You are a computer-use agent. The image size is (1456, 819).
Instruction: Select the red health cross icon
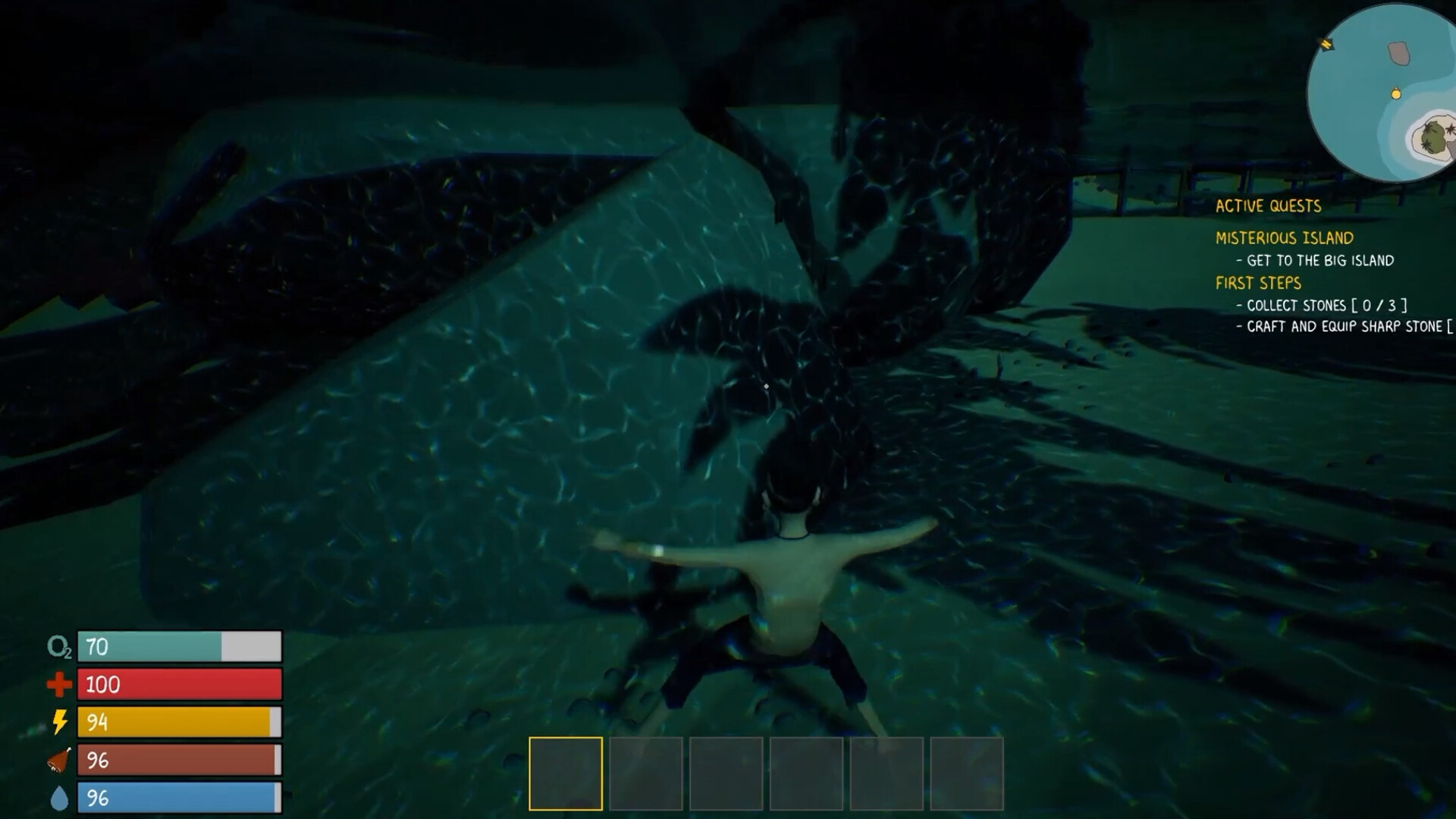[x=59, y=685]
